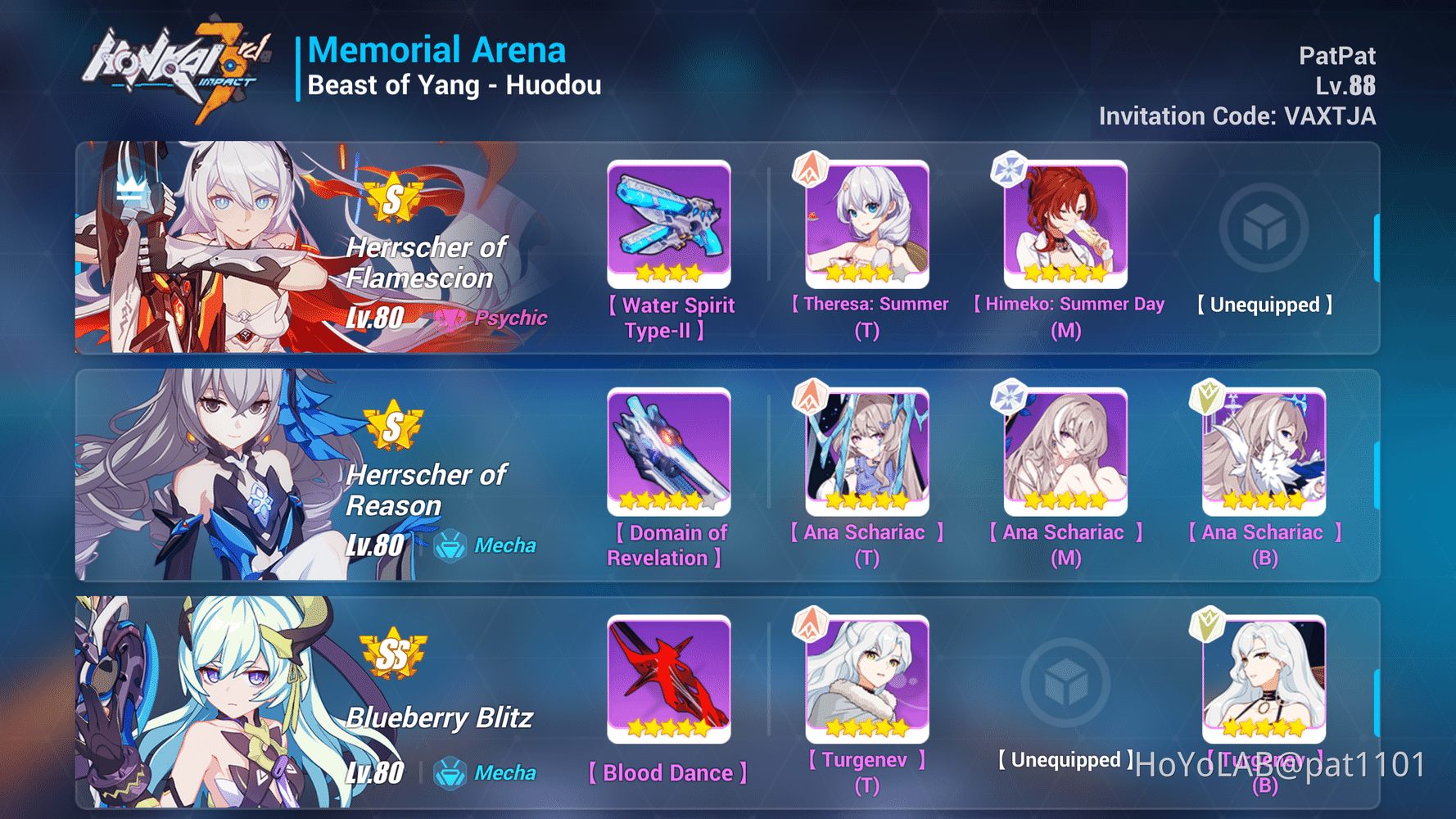Image resolution: width=1456 pixels, height=819 pixels.
Task: Click the Blood Dance weapon icon
Action: coord(669,680)
